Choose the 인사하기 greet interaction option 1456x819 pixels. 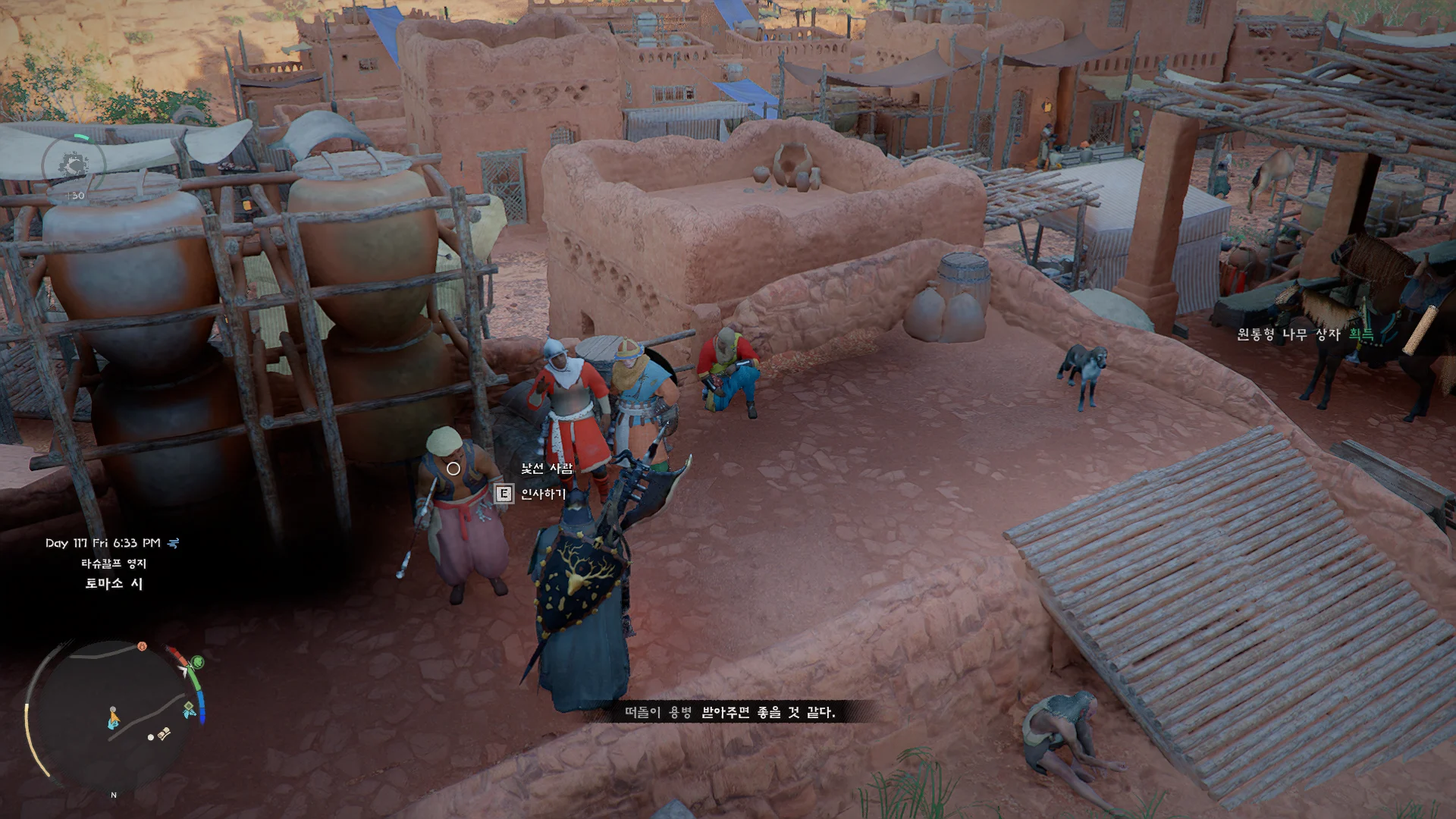pyautogui.click(x=542, y=494)
